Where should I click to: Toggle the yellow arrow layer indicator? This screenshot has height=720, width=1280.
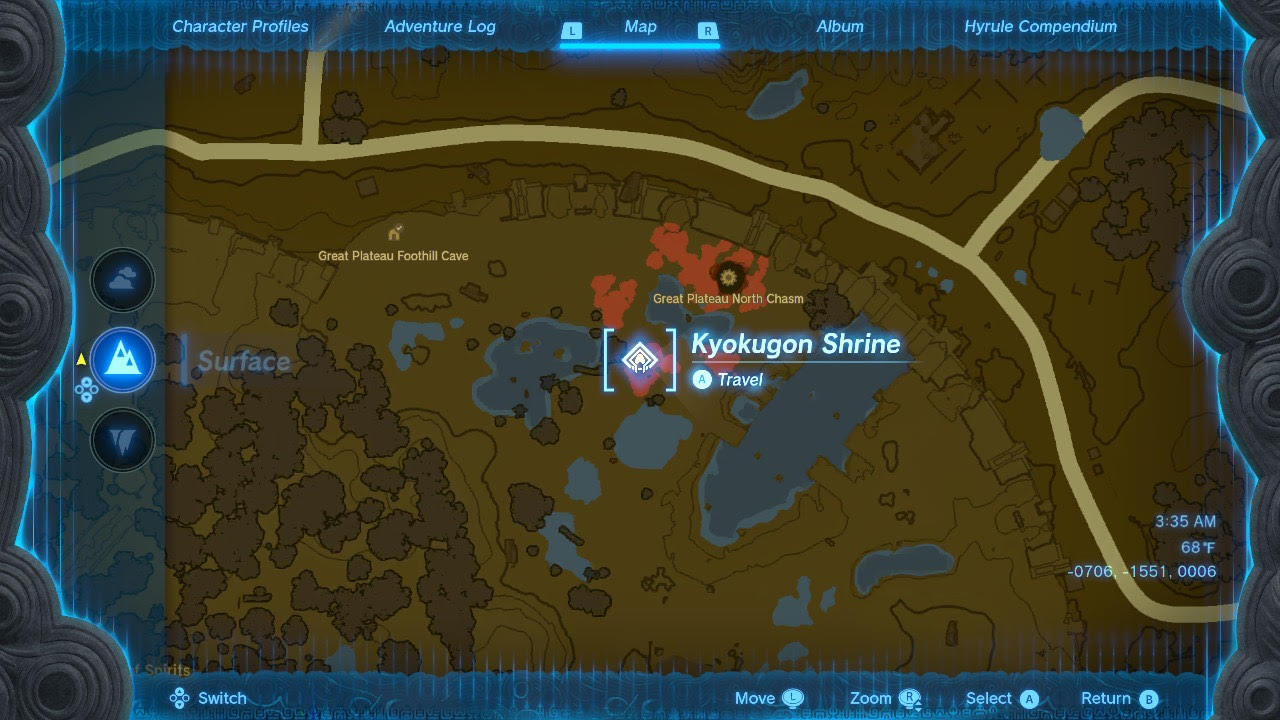pos(79,361)
